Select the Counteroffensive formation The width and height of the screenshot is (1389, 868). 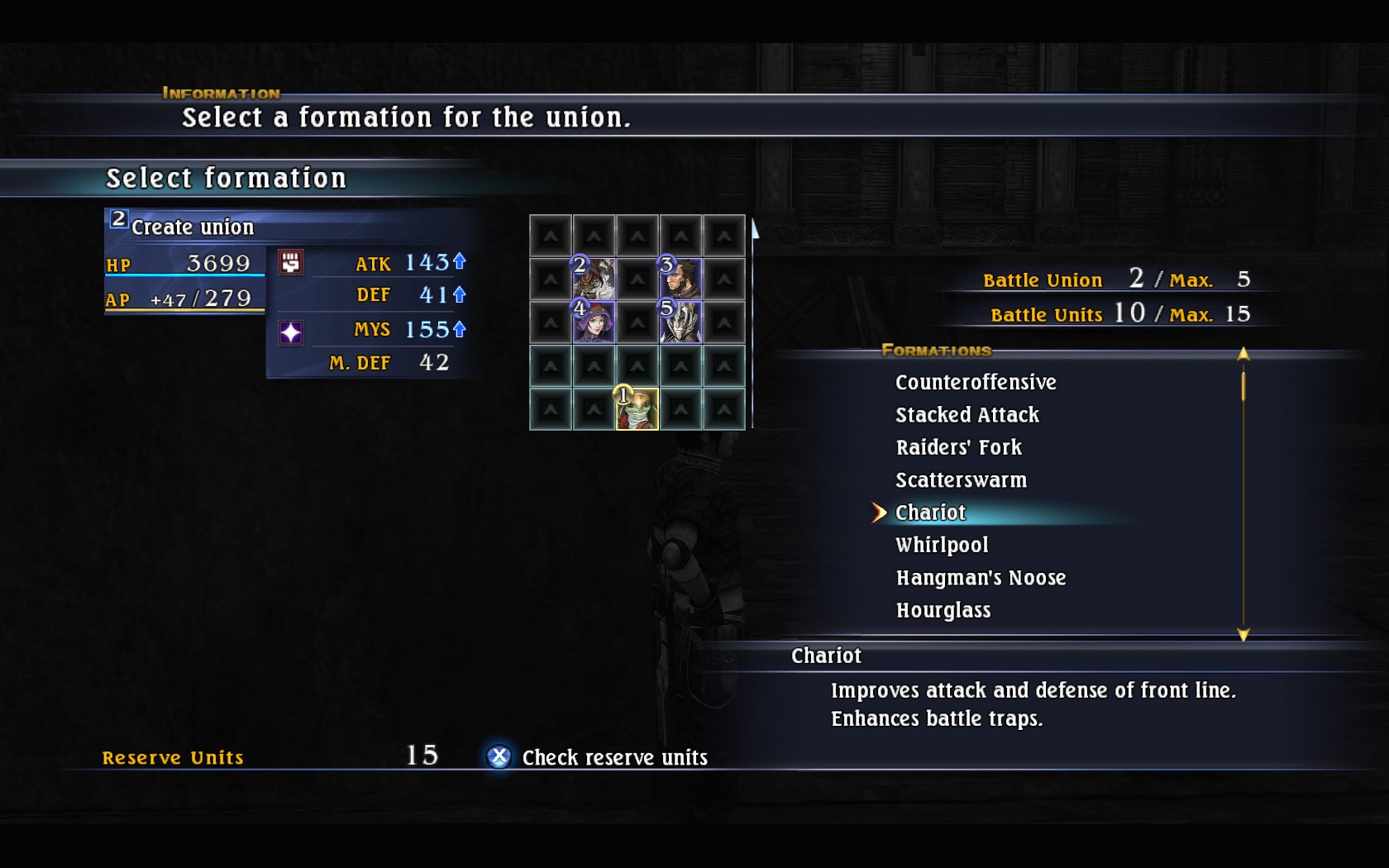coord(976,382)
